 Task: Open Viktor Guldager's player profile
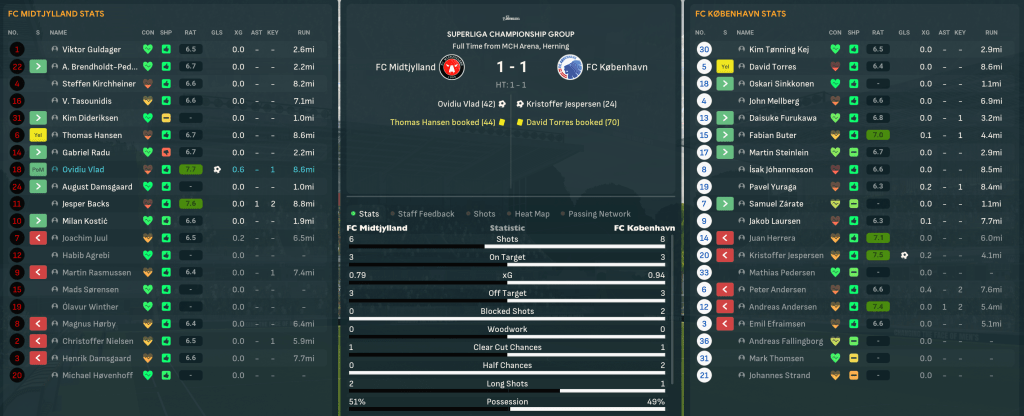coord(92,49)
